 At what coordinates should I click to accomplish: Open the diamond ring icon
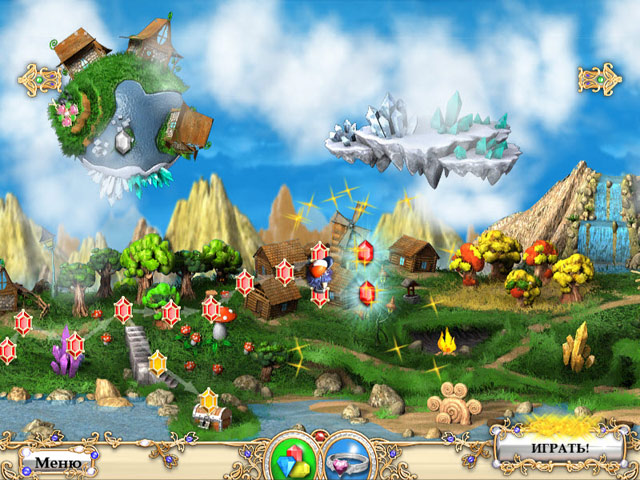[x=349, y=457]
